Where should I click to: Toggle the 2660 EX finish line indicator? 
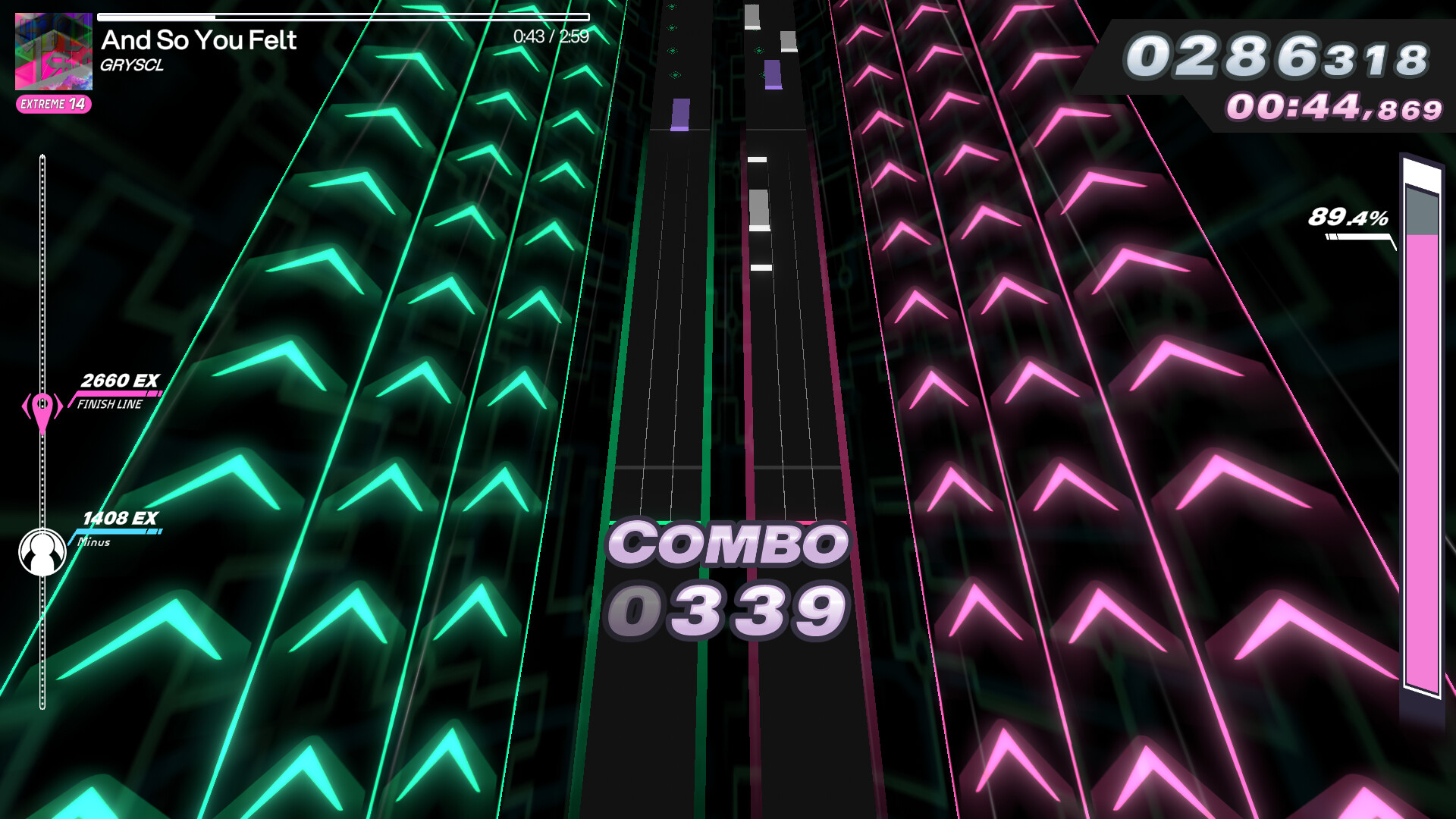click(121, 381)
